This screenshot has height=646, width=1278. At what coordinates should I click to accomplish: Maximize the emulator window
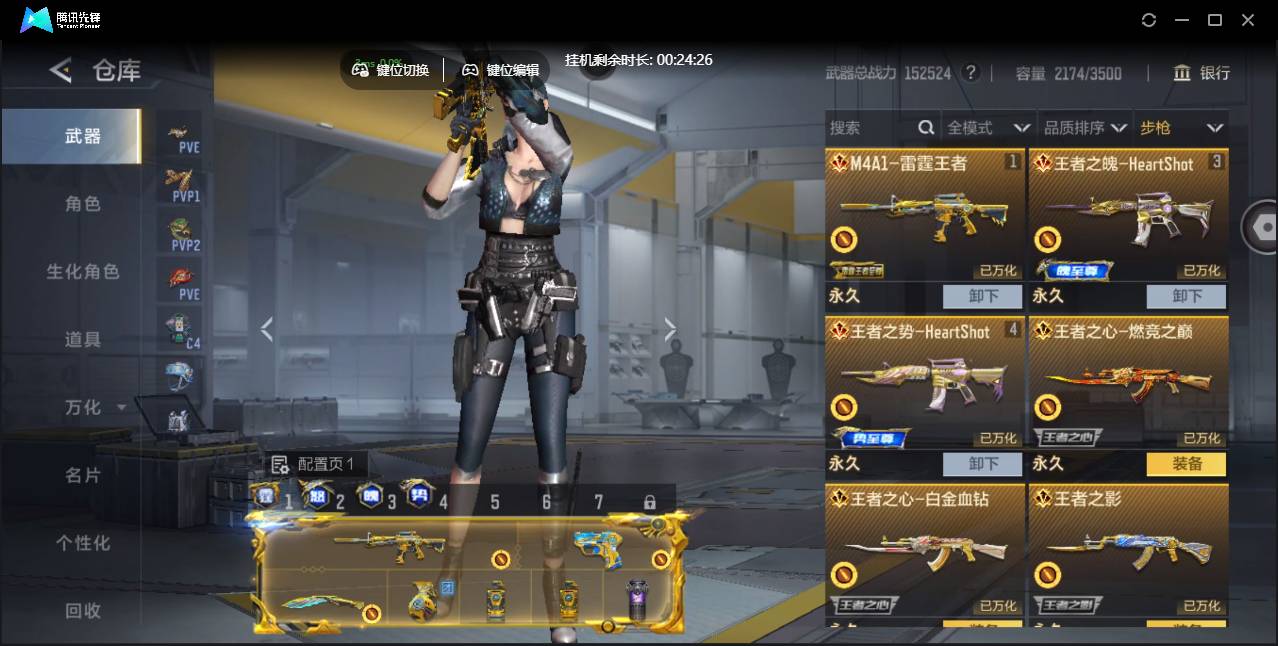tap(1215, 20)
